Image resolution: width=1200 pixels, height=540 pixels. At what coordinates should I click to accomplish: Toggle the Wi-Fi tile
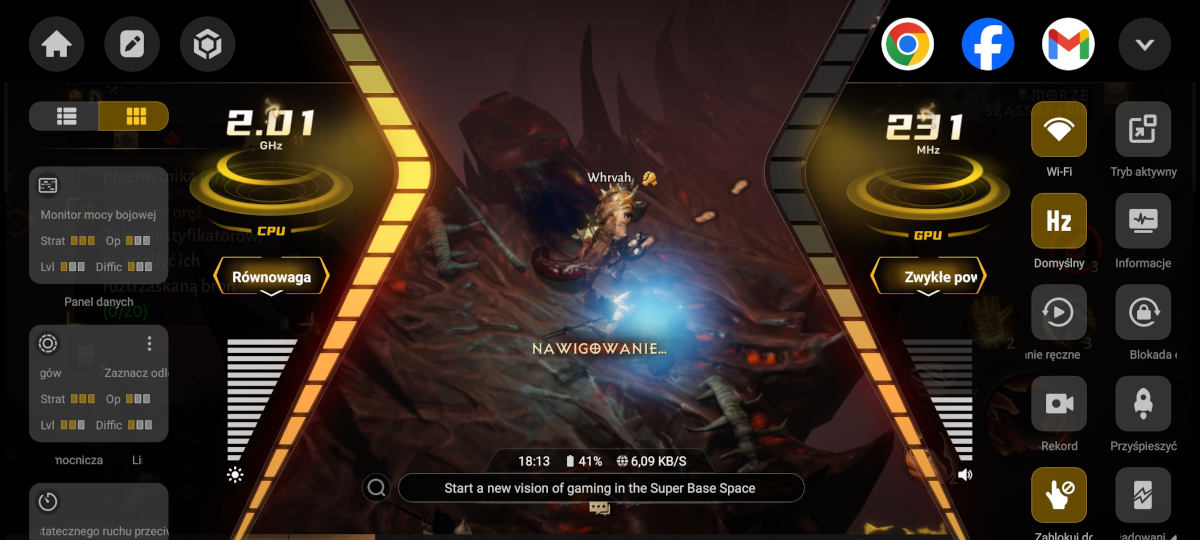(1058, 129)
